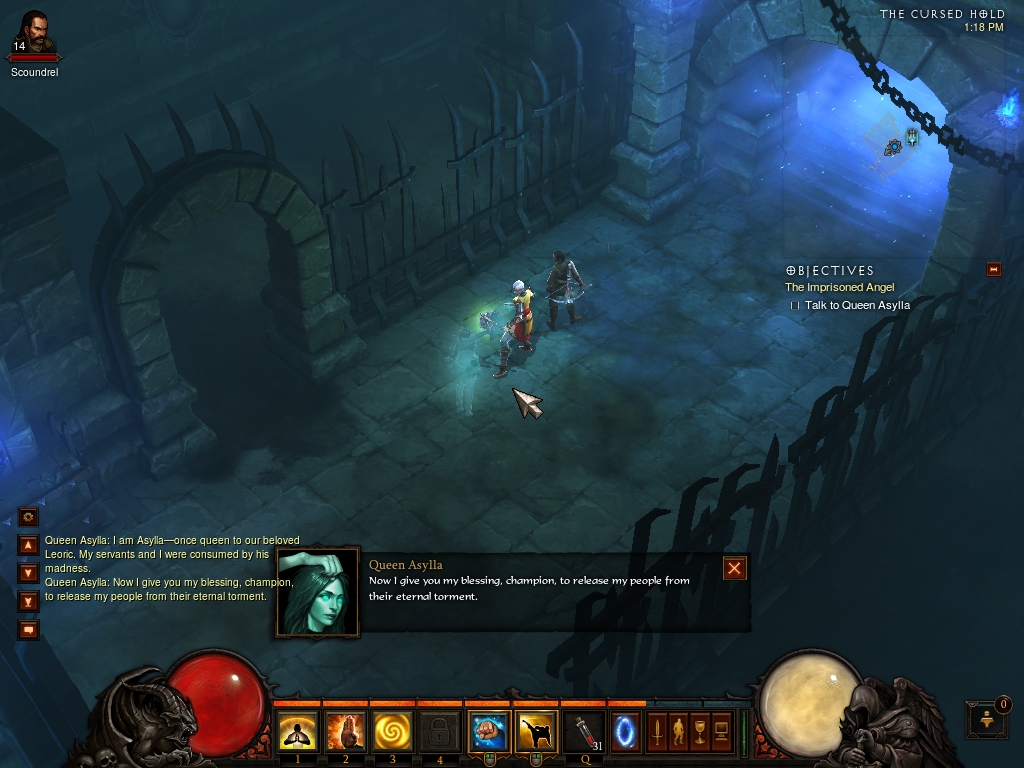The image size is (1024, 768).
Task: Jump to bottom of the chat log
Action: tap(29, 601)
